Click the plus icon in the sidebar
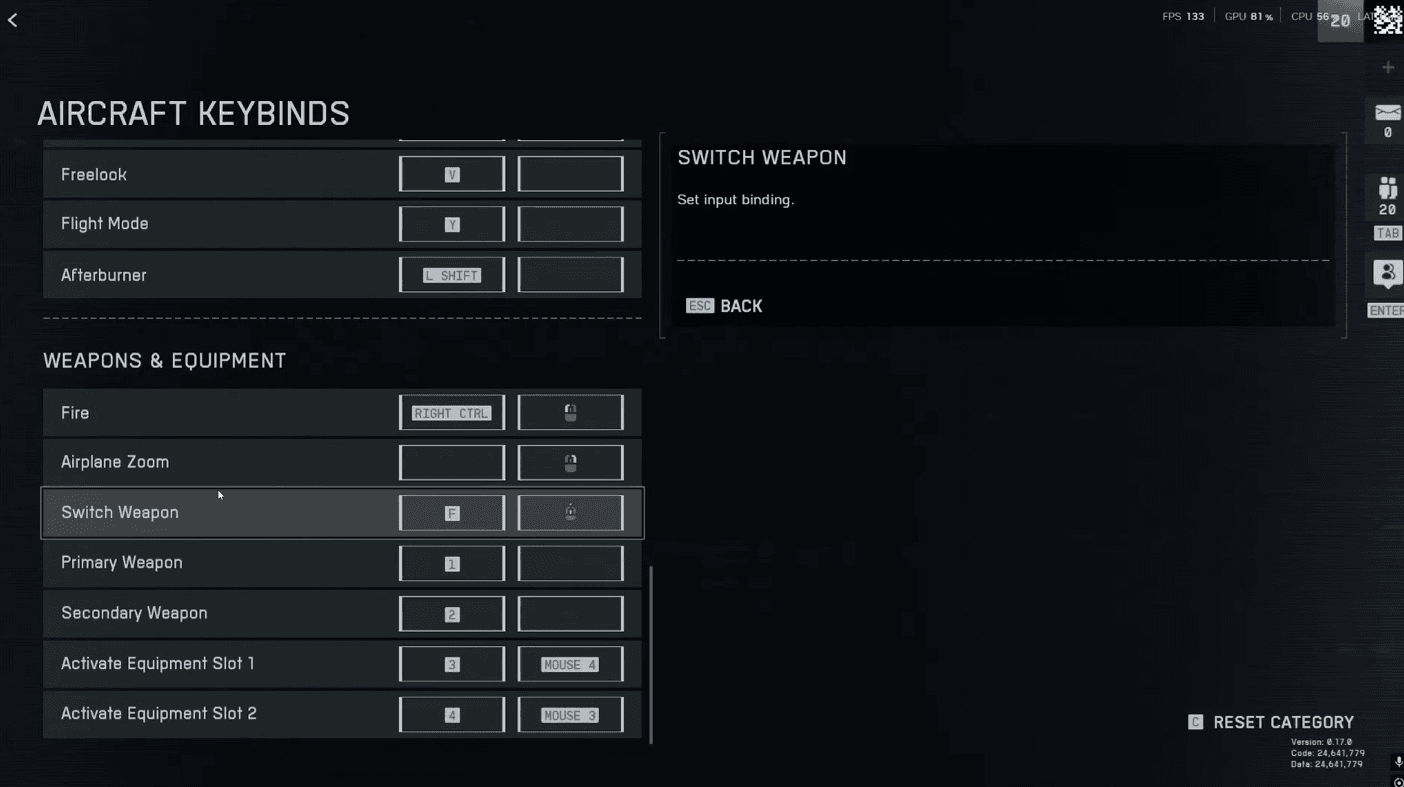This screenshot has height=787, width=1404. coord(1388,67)
